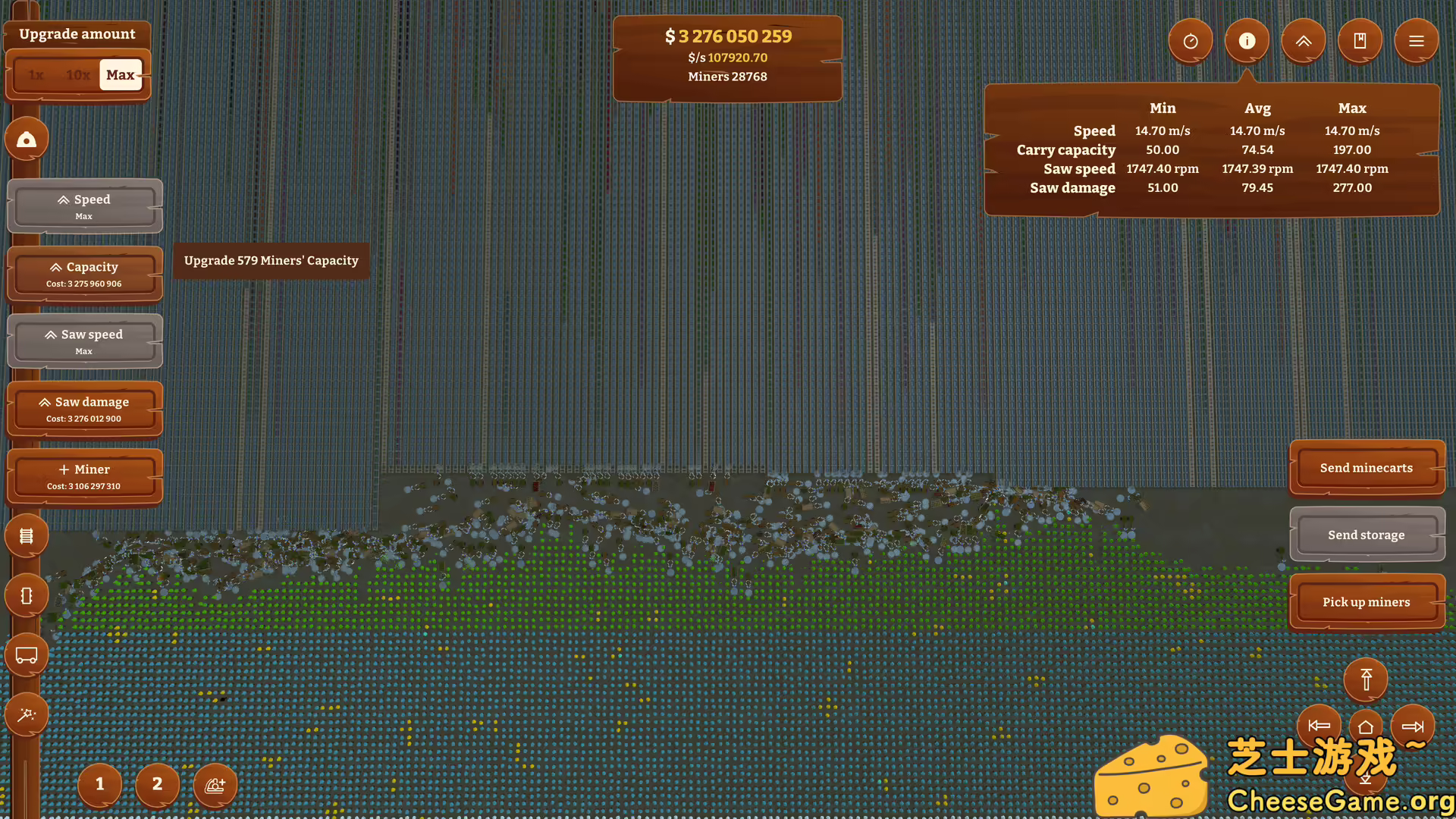
Task: Select the minecart icon in the sidebar
Action: [27, 595]
